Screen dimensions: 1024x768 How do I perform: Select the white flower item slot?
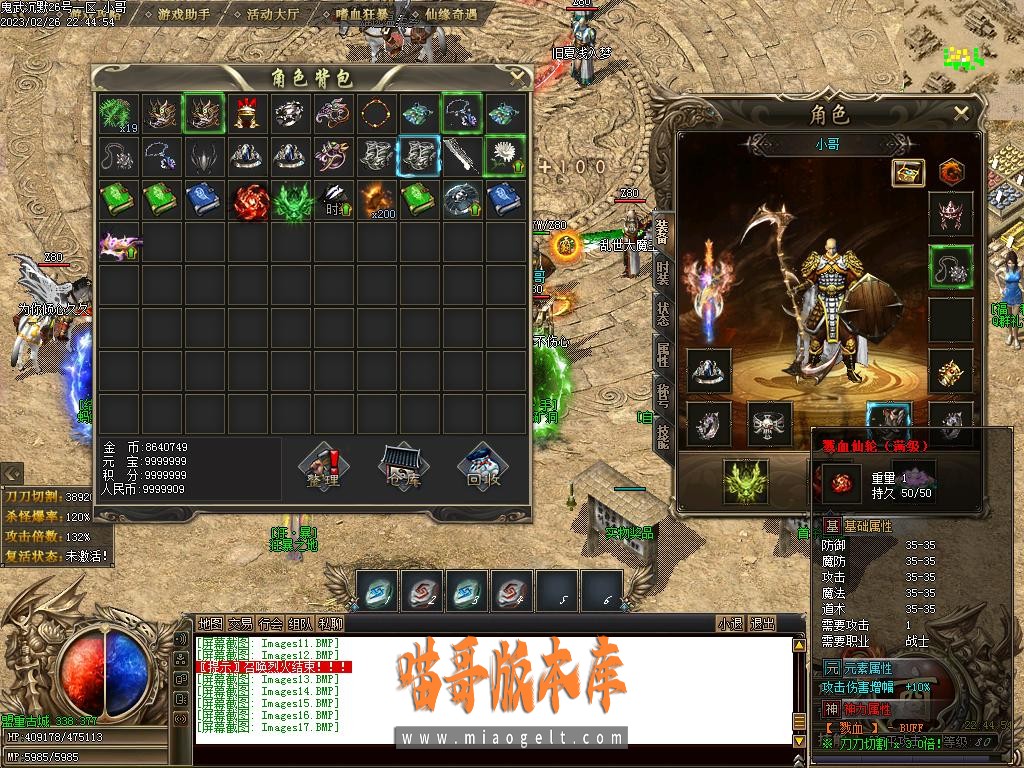(x=504, y=157)
